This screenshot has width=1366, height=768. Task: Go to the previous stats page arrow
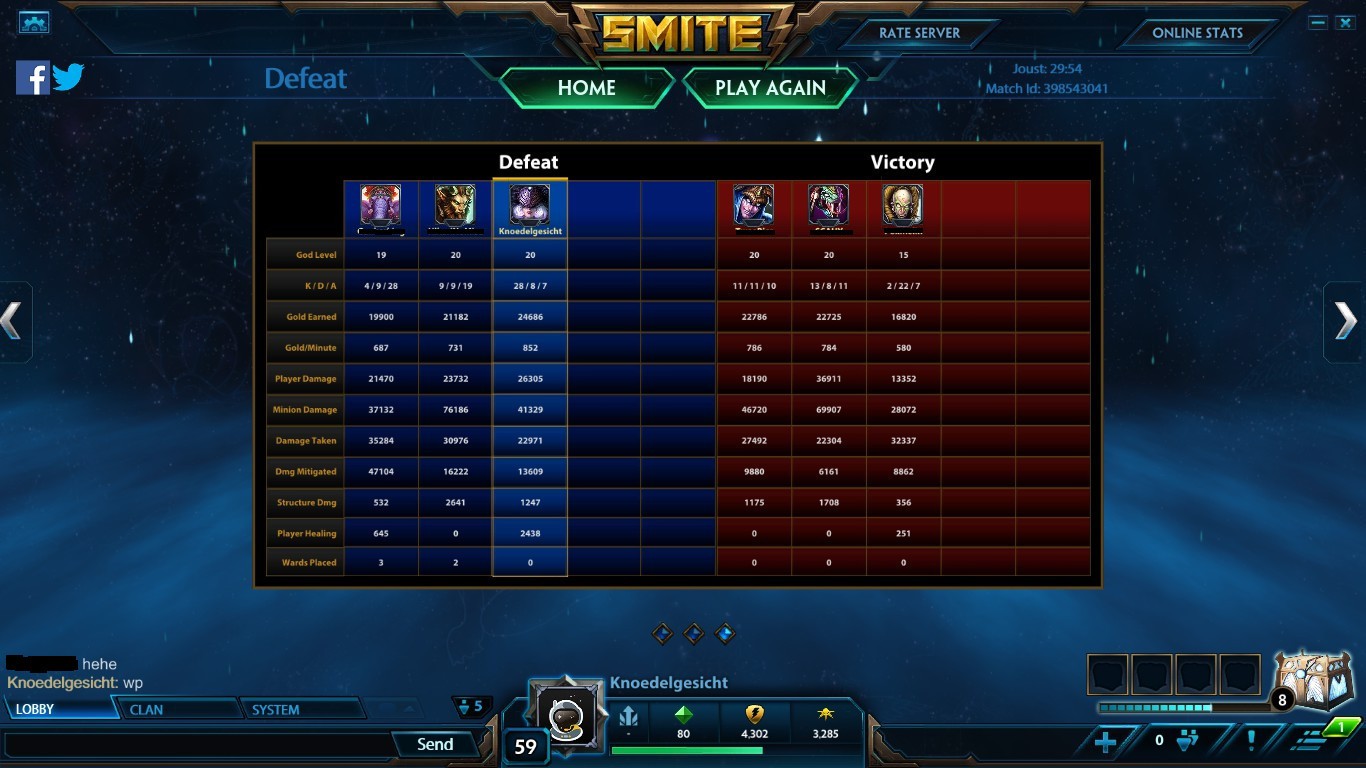click(12, 321)
